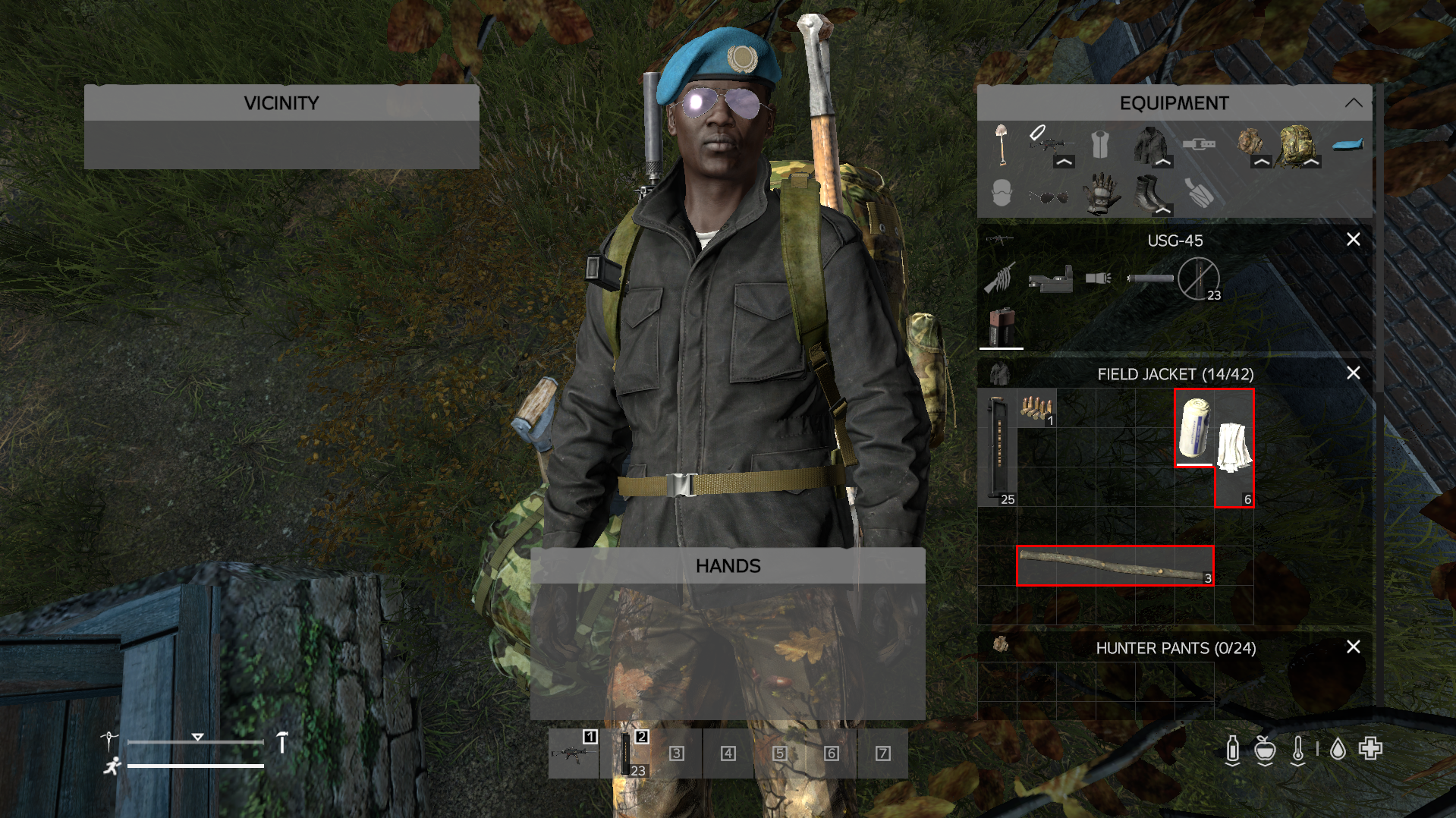This screenshot has width=1456, height=818.
Task: Choose the black boots equipment slot
Action: pyautogui.click(x=1149, y=193)
